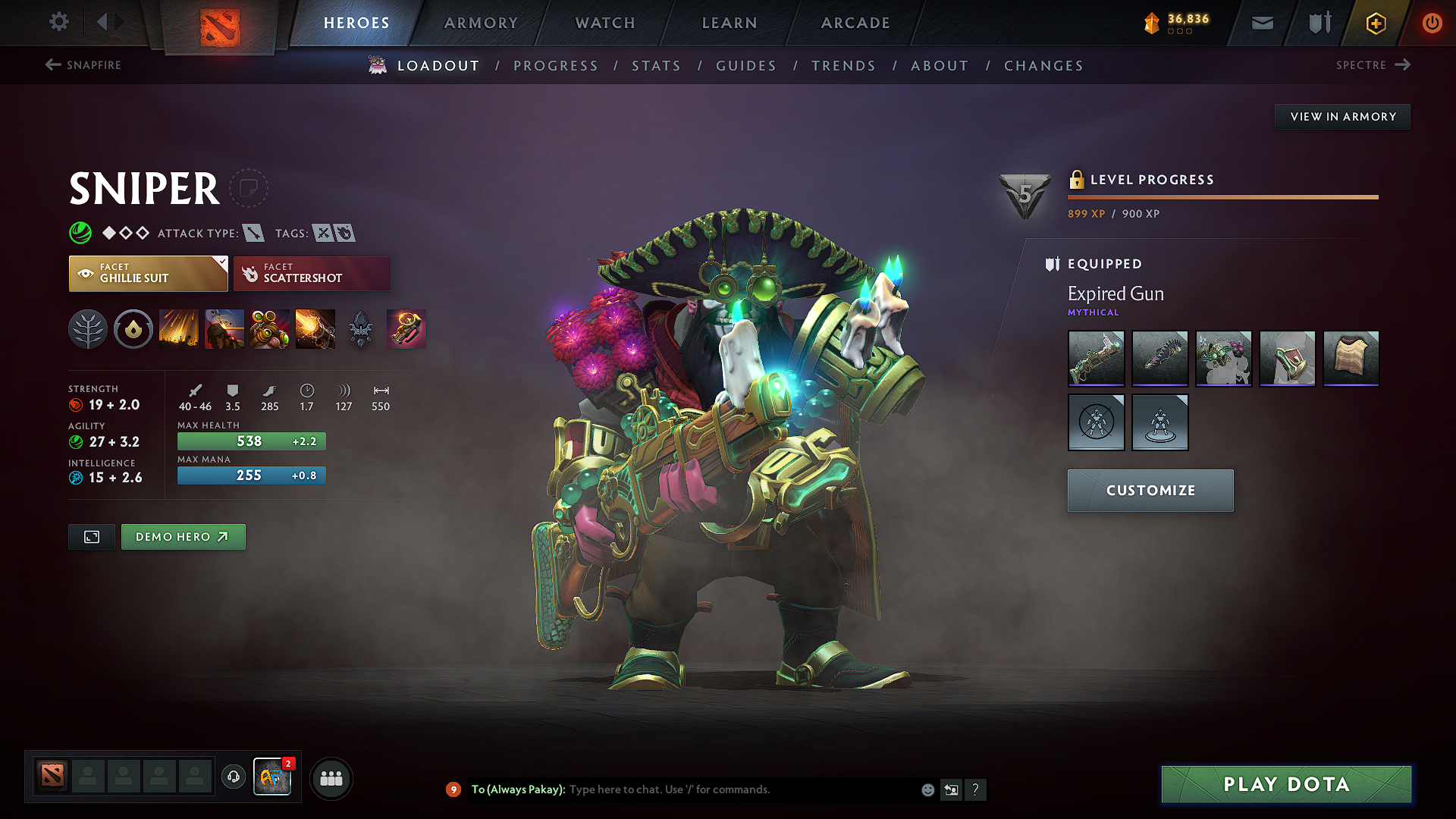Switch to the Armory tab
1456x819 pixels.
481,23
